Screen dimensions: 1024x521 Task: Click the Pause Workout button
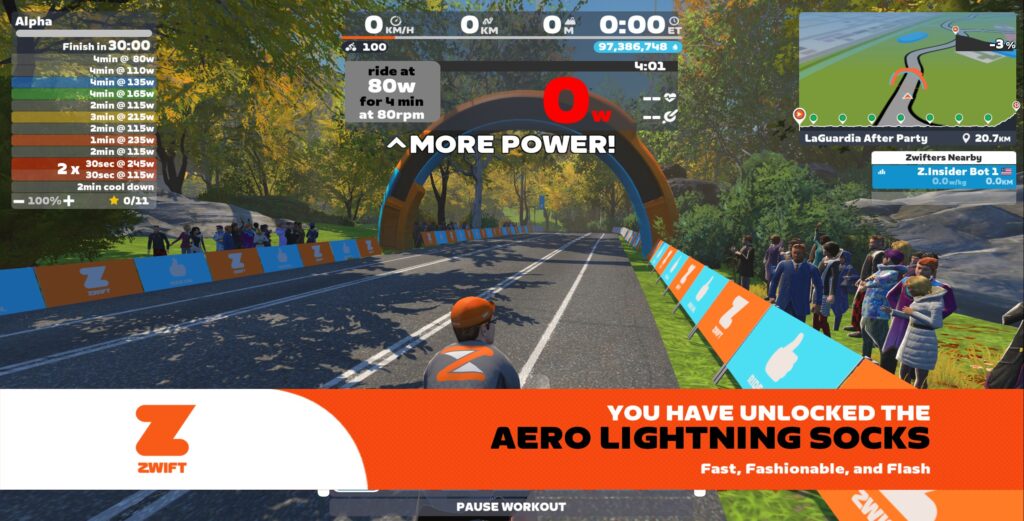click(510, 507)
